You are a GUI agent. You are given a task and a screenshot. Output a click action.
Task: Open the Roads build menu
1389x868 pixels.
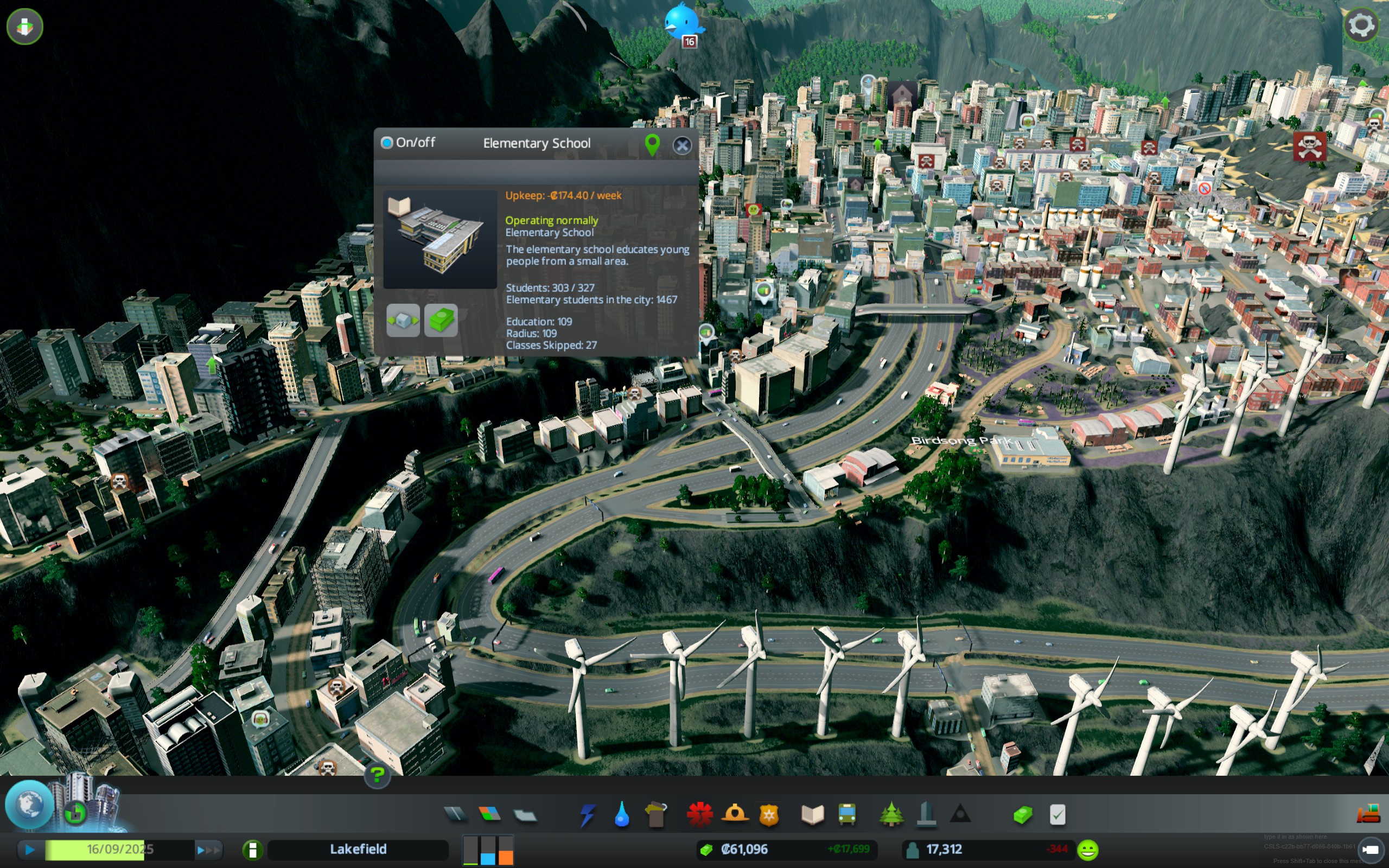pyautogui.click(x=455, y=814)
